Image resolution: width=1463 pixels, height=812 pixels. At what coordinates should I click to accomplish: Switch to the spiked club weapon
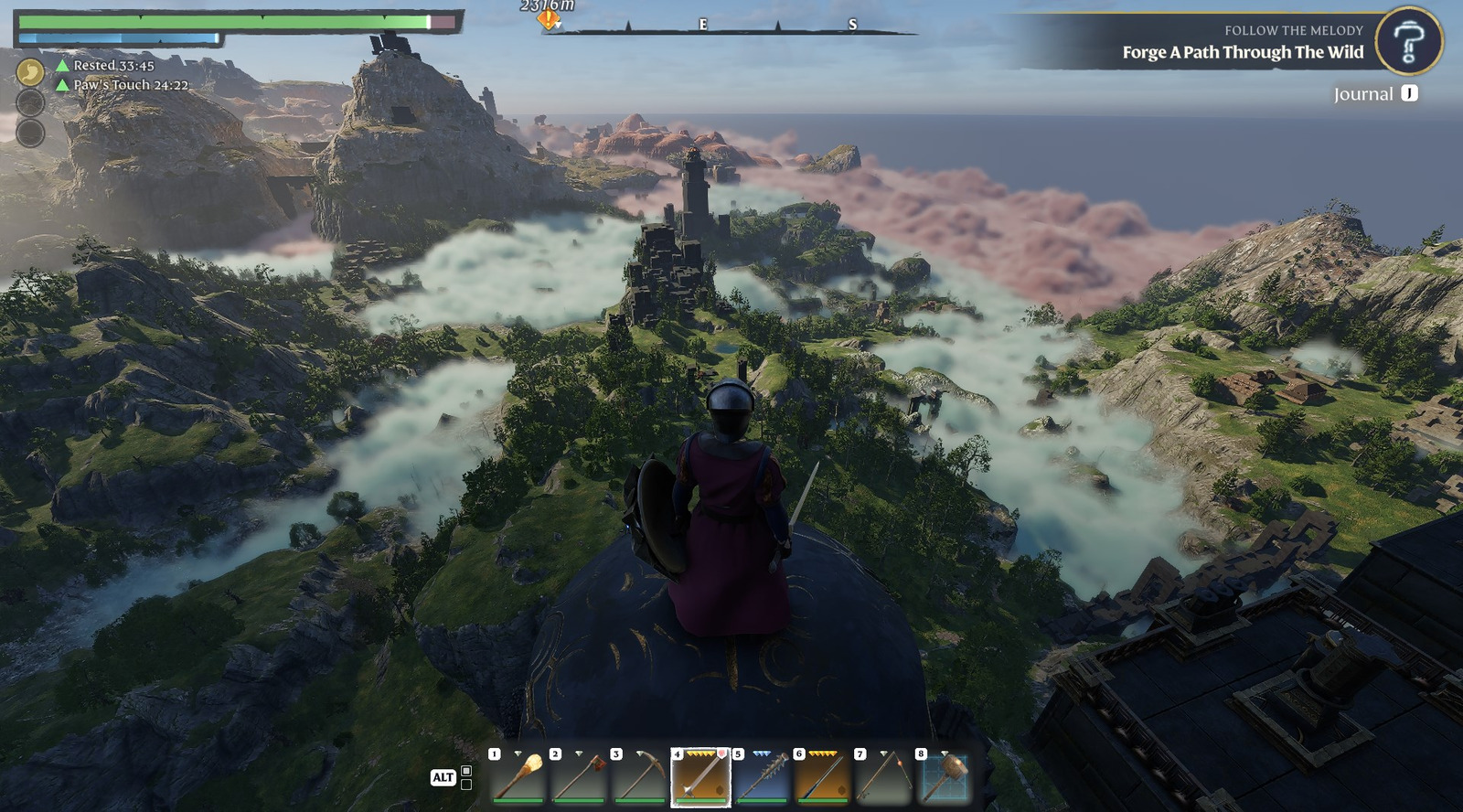coord(762,777)
